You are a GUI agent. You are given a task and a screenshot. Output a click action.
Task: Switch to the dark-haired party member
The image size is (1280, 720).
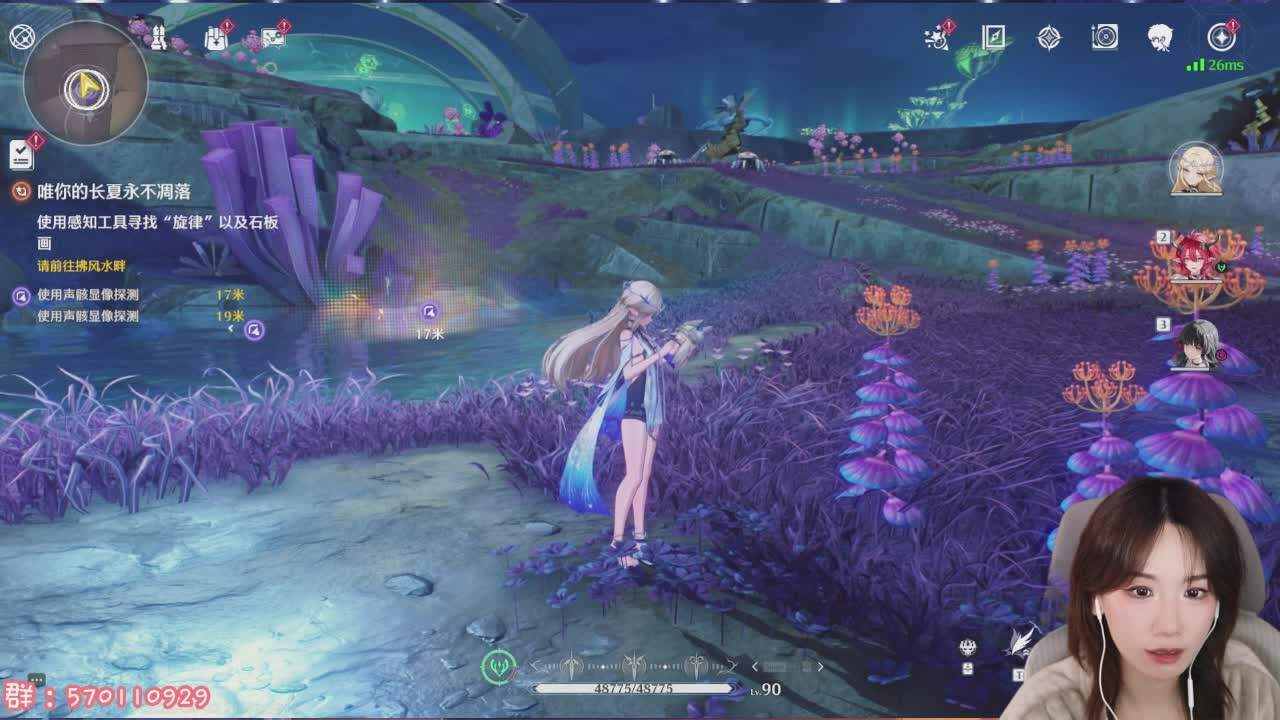[1196, 343]
